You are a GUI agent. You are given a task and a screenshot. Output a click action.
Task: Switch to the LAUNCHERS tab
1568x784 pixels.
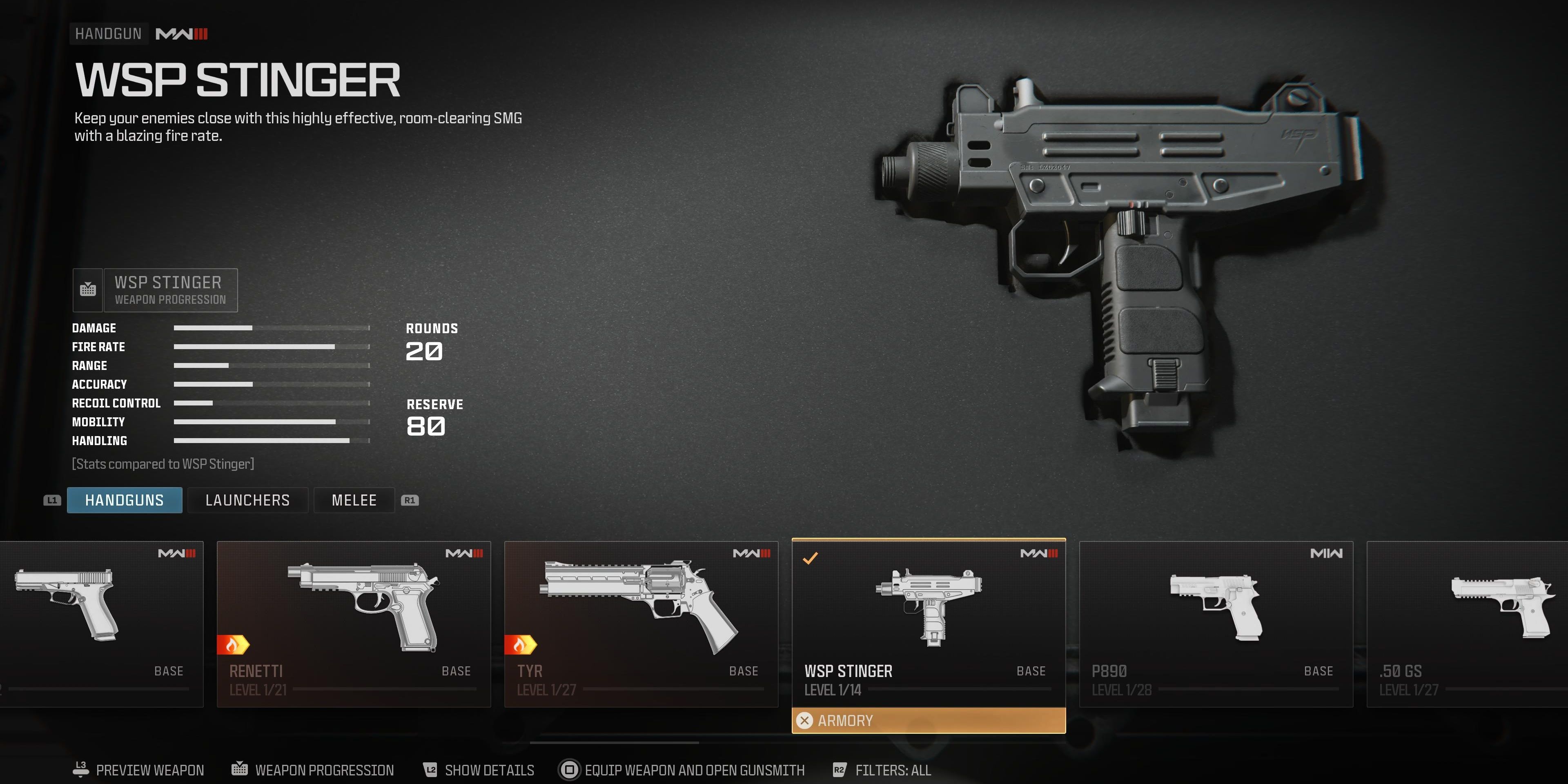pyautogui.click(x=247, y=500)
